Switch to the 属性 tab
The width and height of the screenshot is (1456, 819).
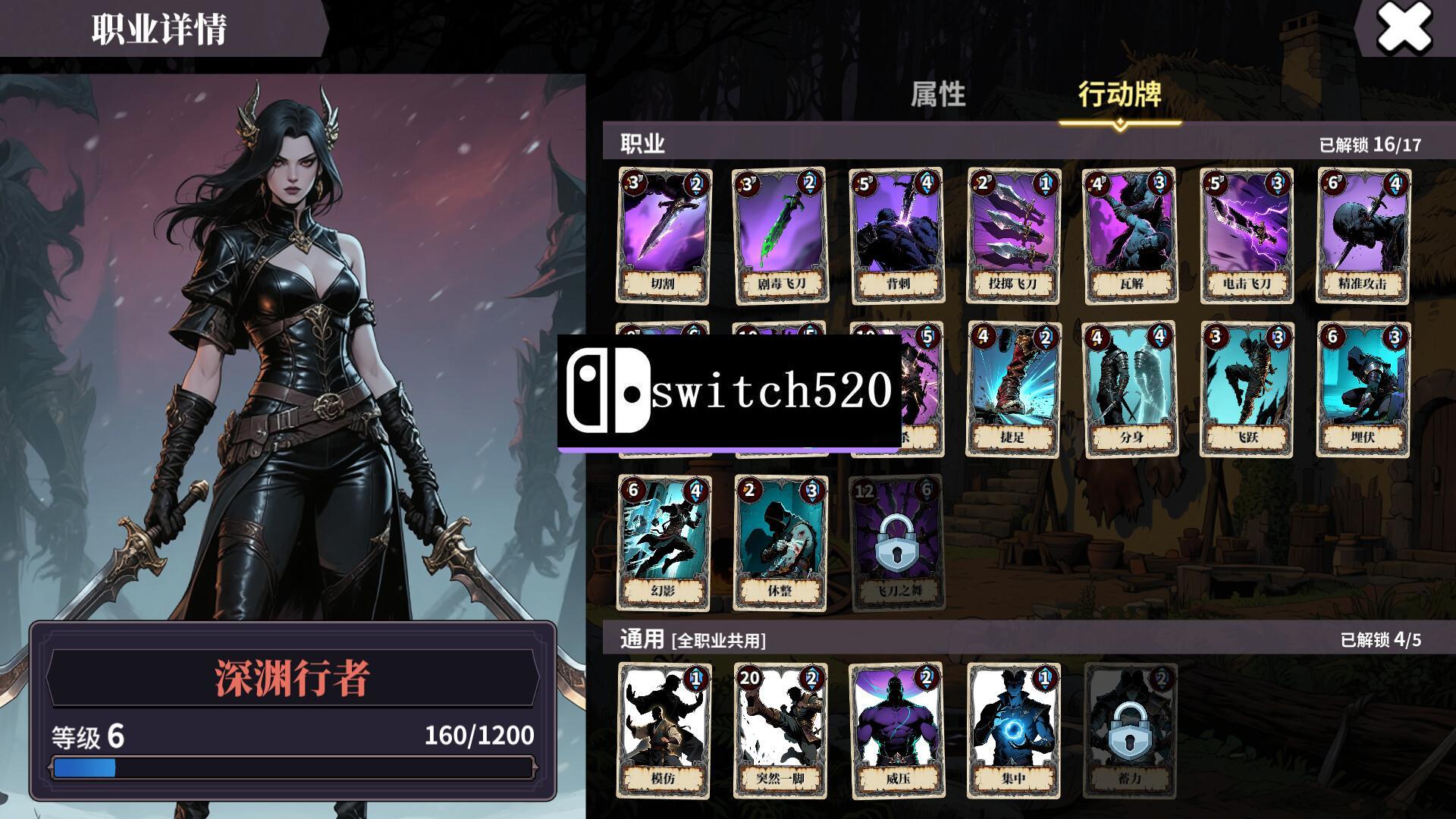click(938, 95)
